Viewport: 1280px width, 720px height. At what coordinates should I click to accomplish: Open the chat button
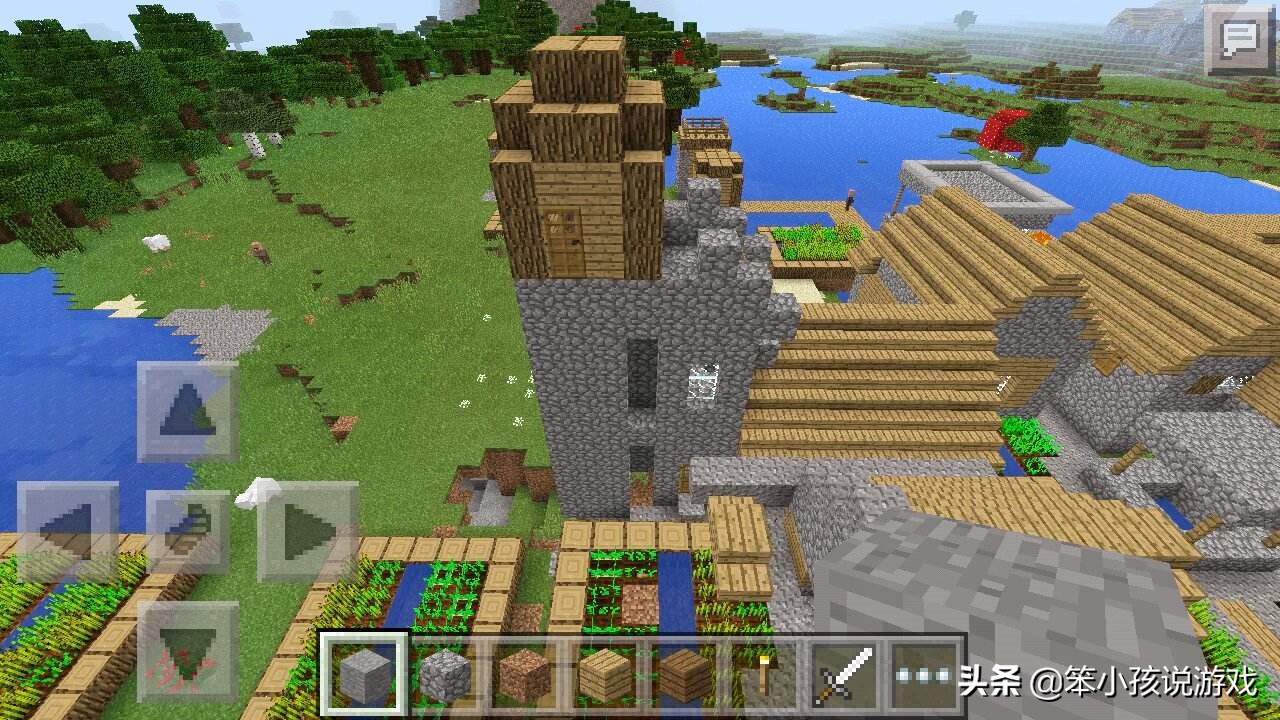1240,40
